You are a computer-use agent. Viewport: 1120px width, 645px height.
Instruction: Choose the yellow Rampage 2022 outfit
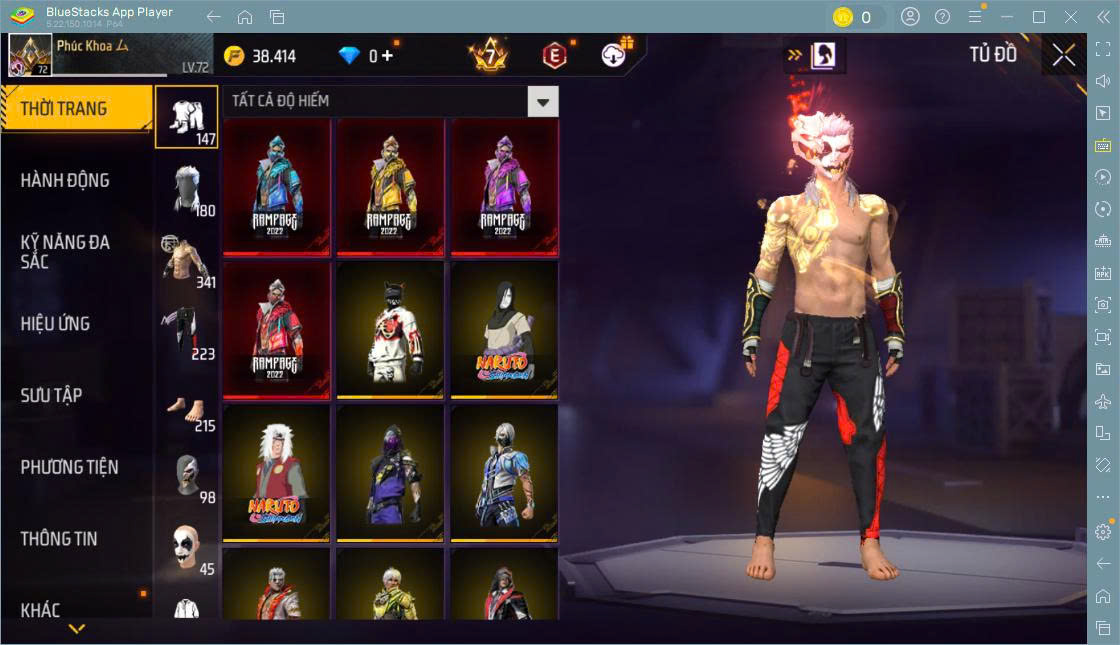coord(391,186)
